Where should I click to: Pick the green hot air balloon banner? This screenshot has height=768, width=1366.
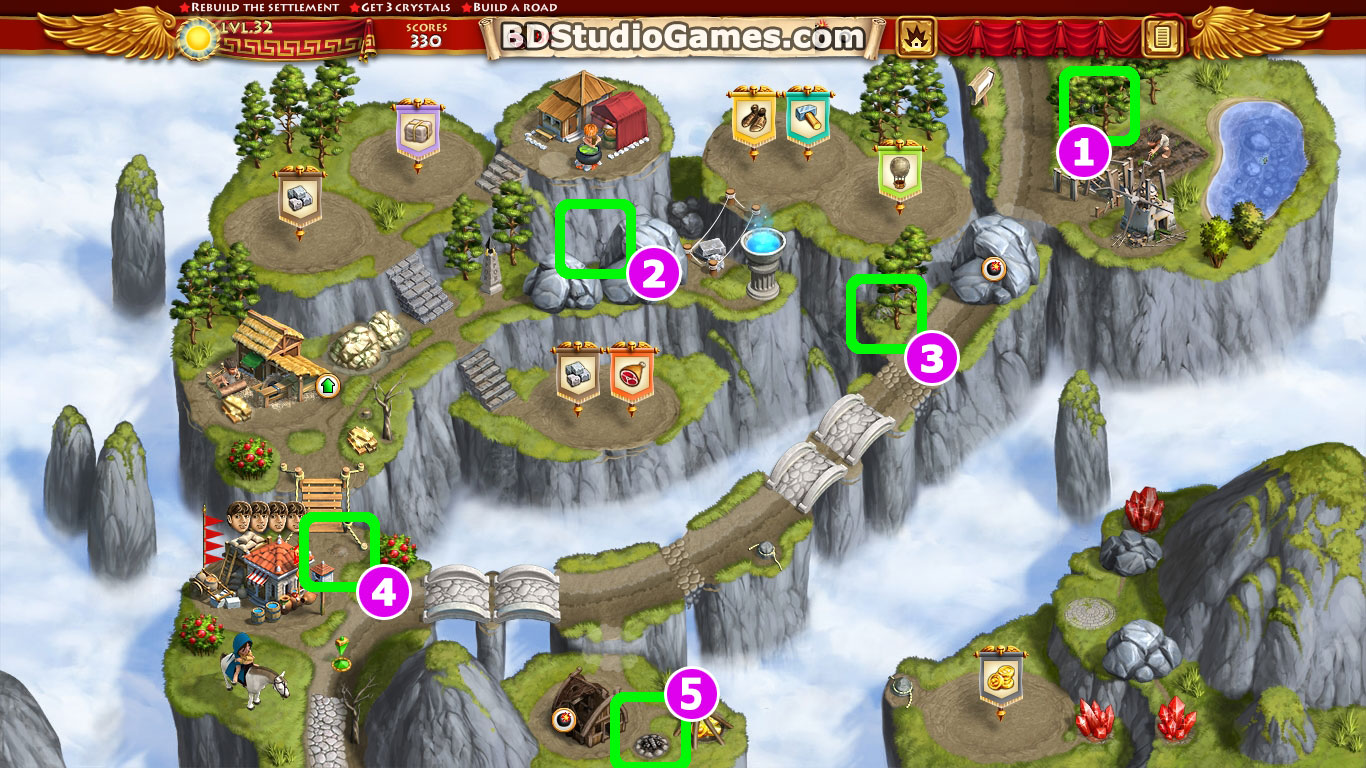(x=899, y=170)
